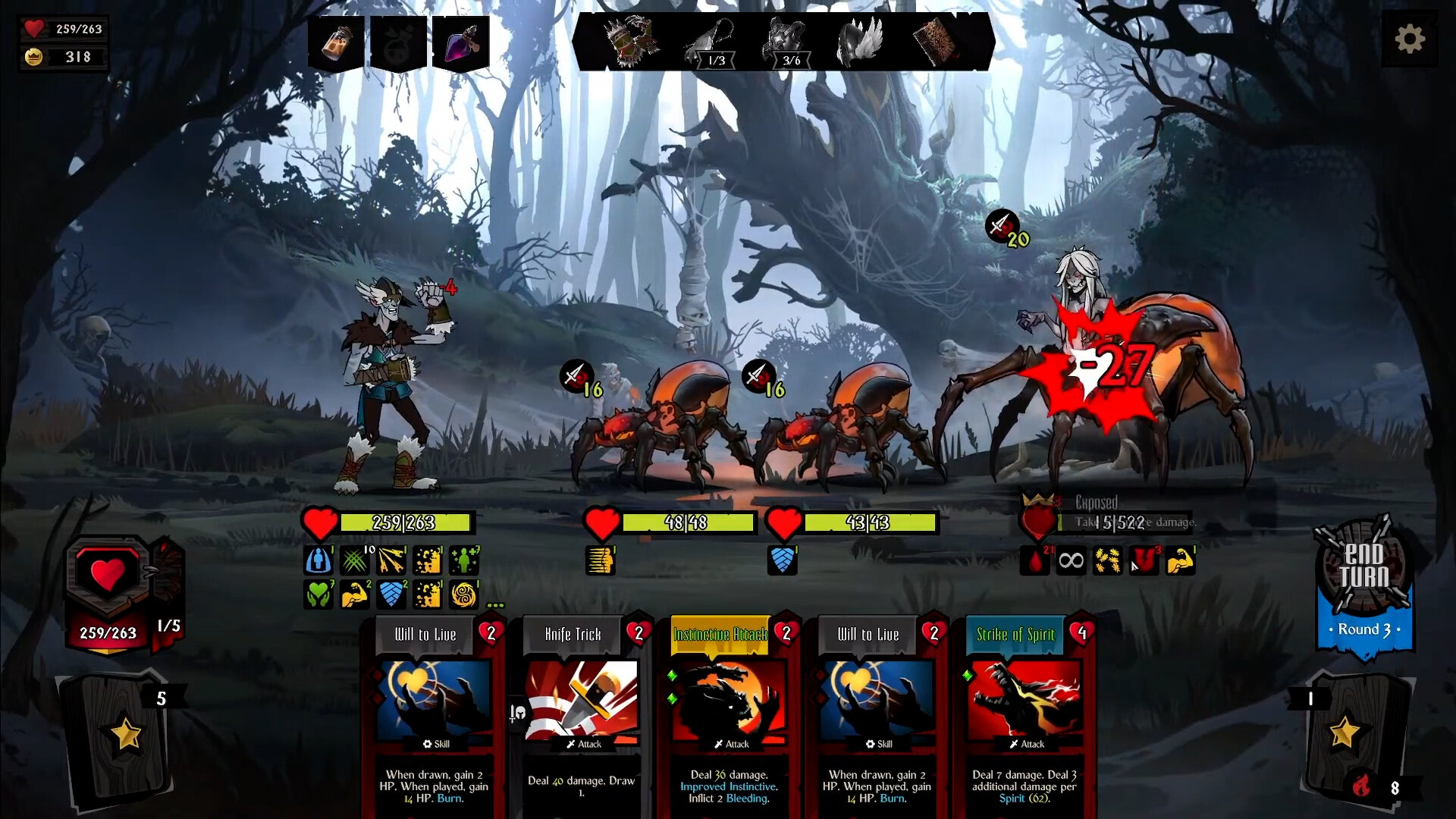Open the settings gear menu
The image size is (1456, 819).
[1409, 39]
